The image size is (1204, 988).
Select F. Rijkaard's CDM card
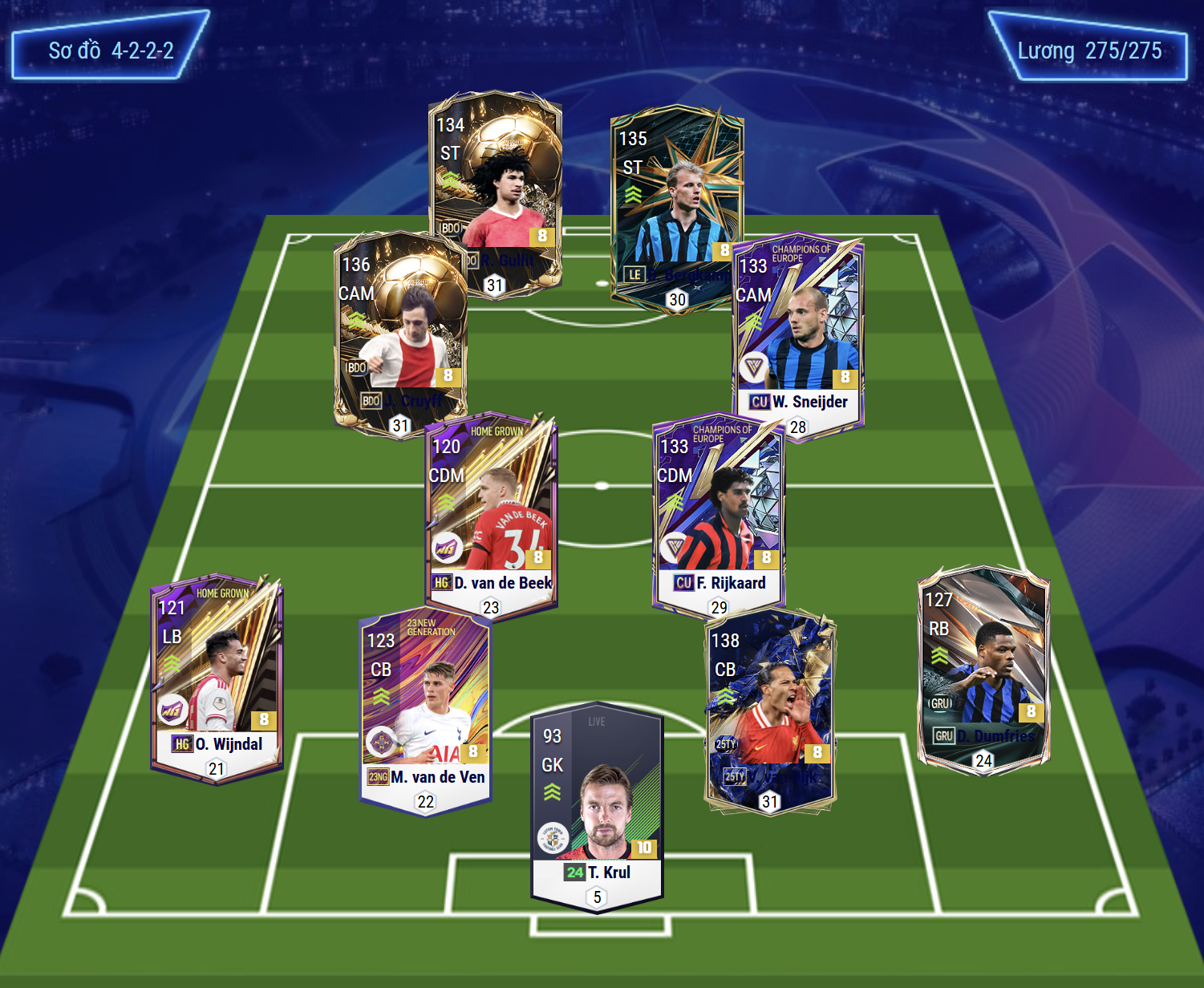[719, 513]
